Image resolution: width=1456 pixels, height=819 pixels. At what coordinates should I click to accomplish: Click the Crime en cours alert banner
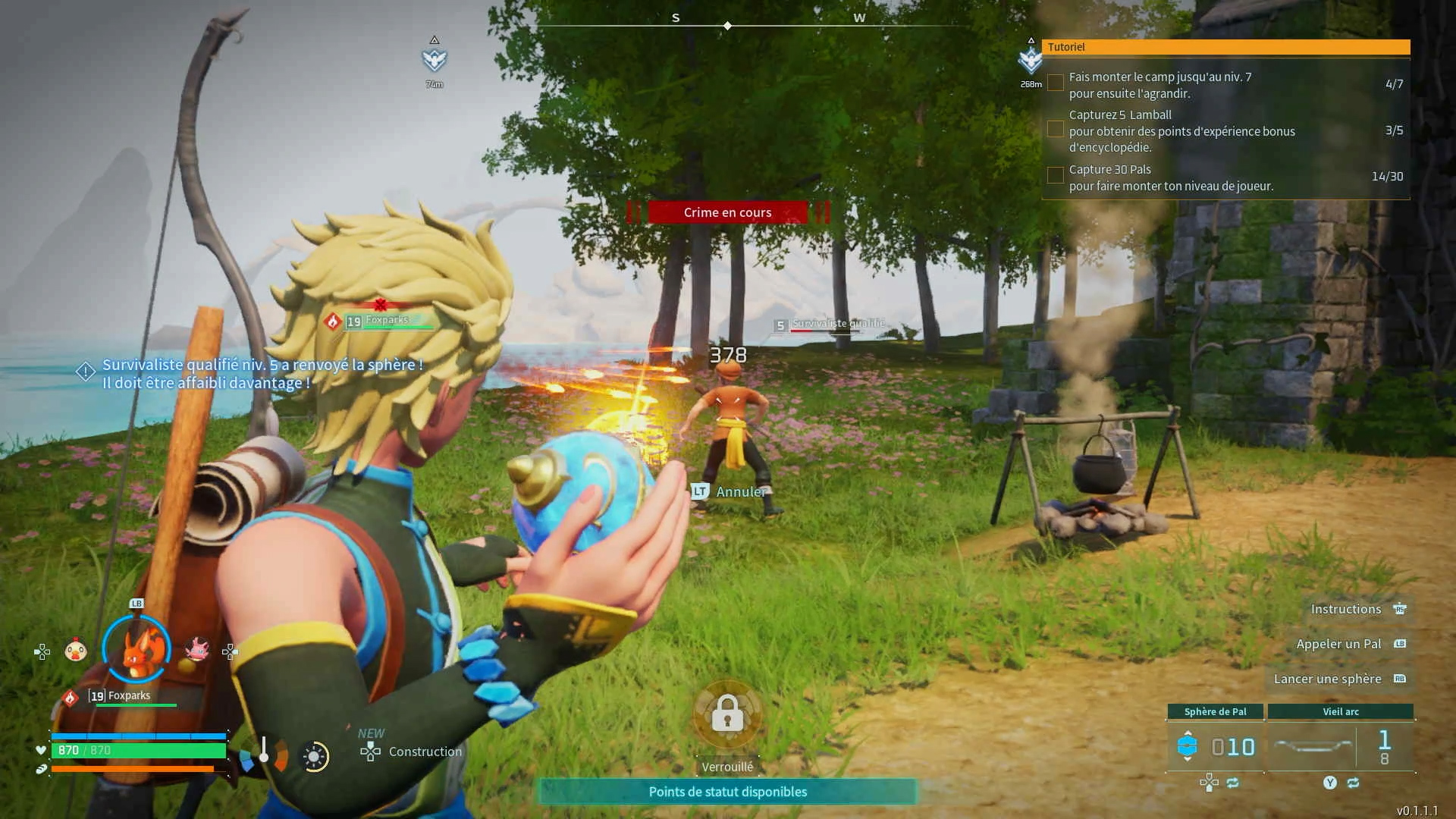(727, 212)
